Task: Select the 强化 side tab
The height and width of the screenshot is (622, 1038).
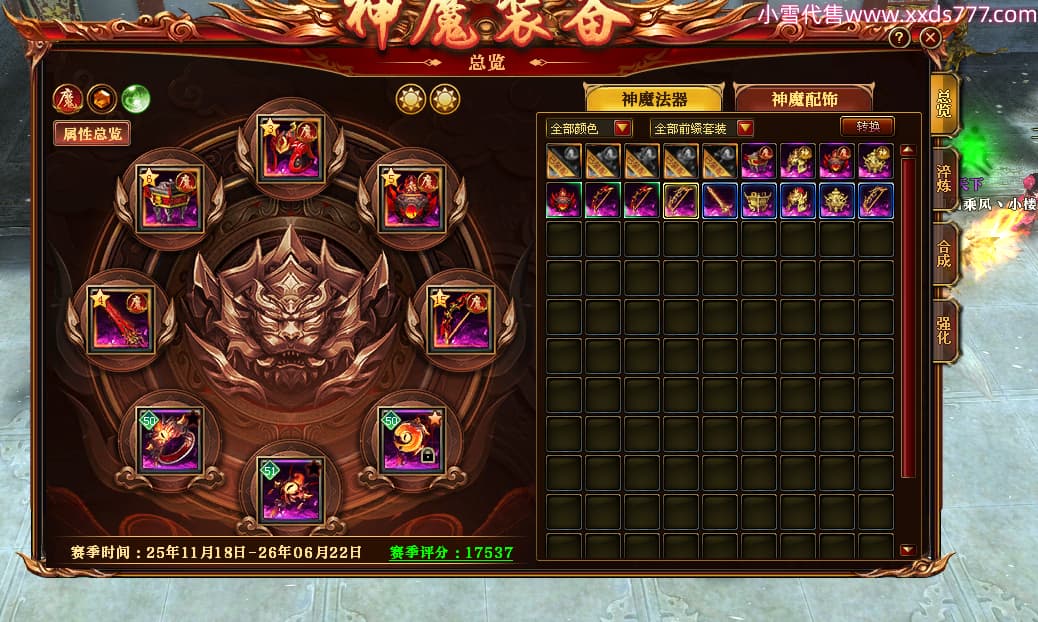Action: pos(944,330)
